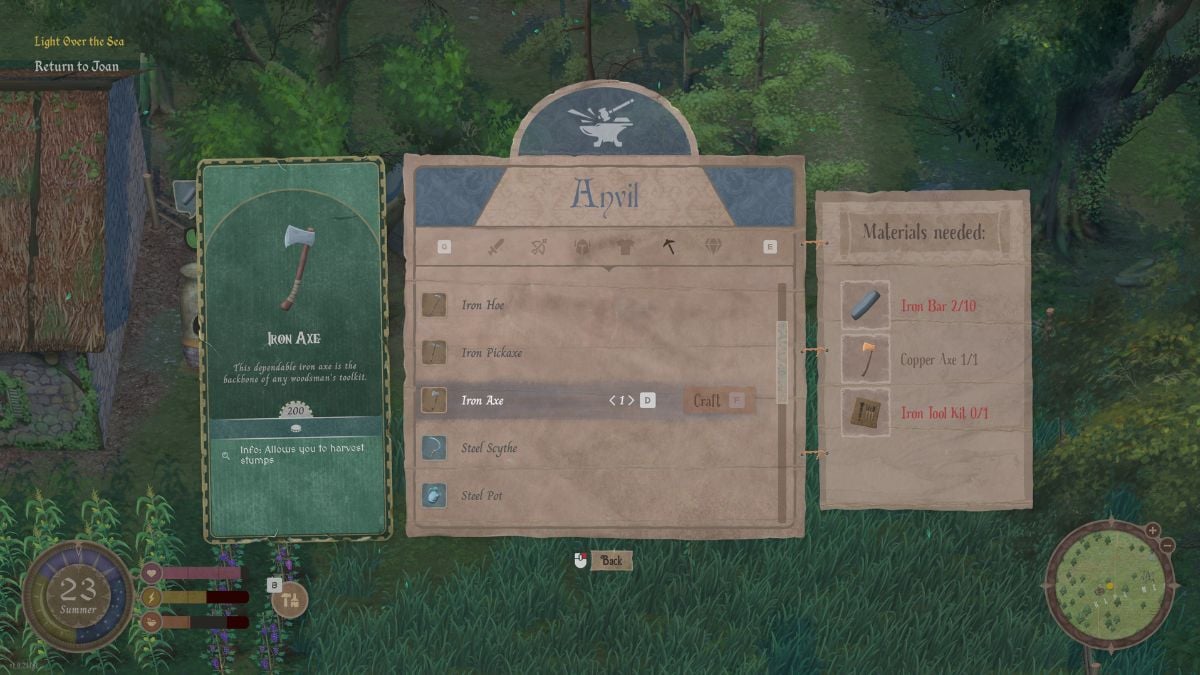Decrease craft quantity with left arrow

click(x=612, y=401)
